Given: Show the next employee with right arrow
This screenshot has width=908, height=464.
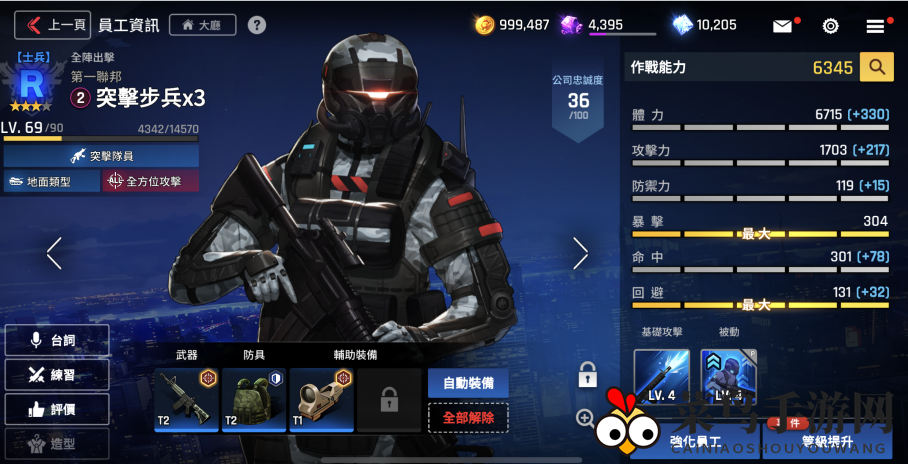Looking at the screenshot, I should click(x=580, y=253).
